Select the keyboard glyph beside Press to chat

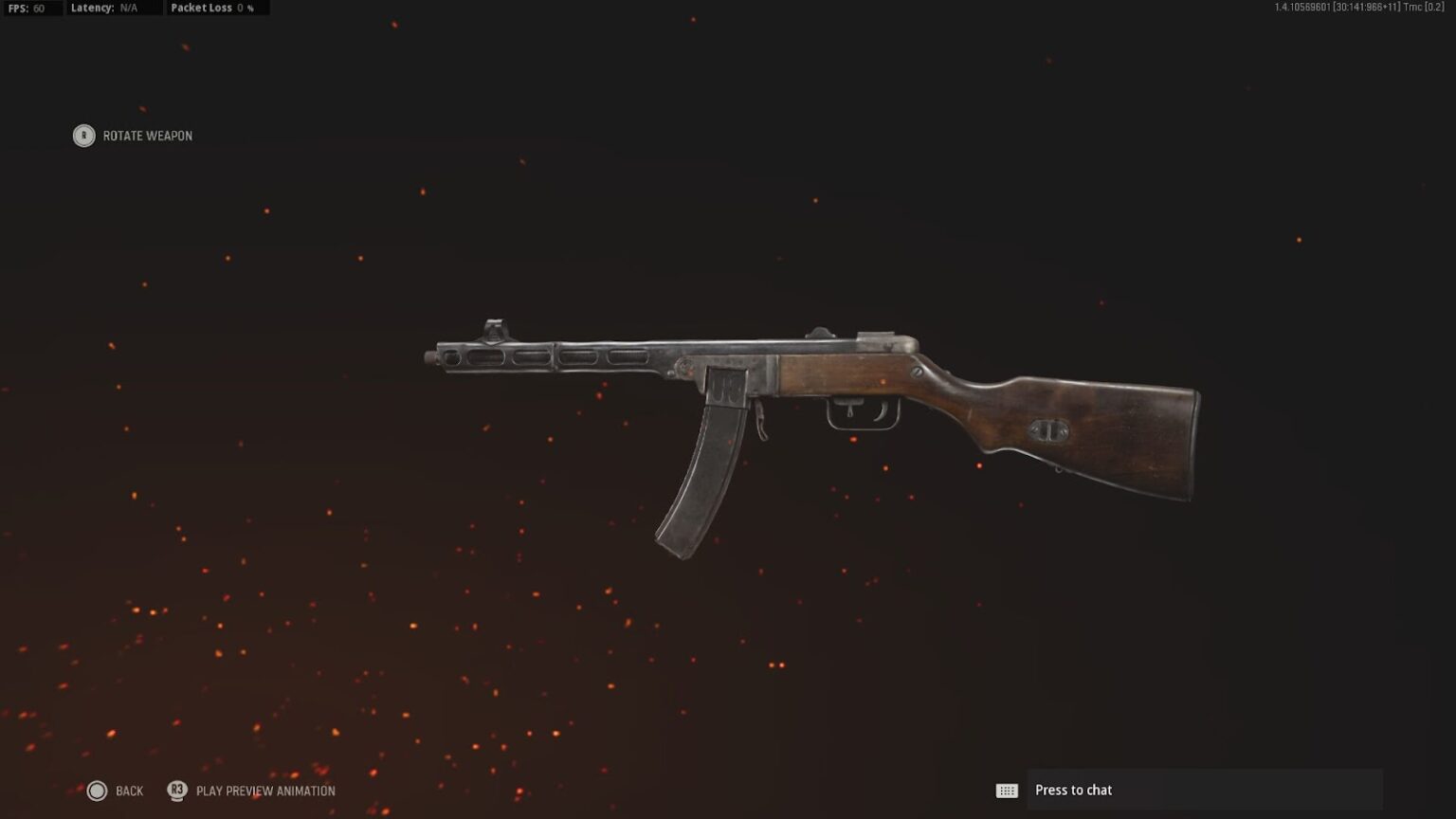pos(1008,789)
